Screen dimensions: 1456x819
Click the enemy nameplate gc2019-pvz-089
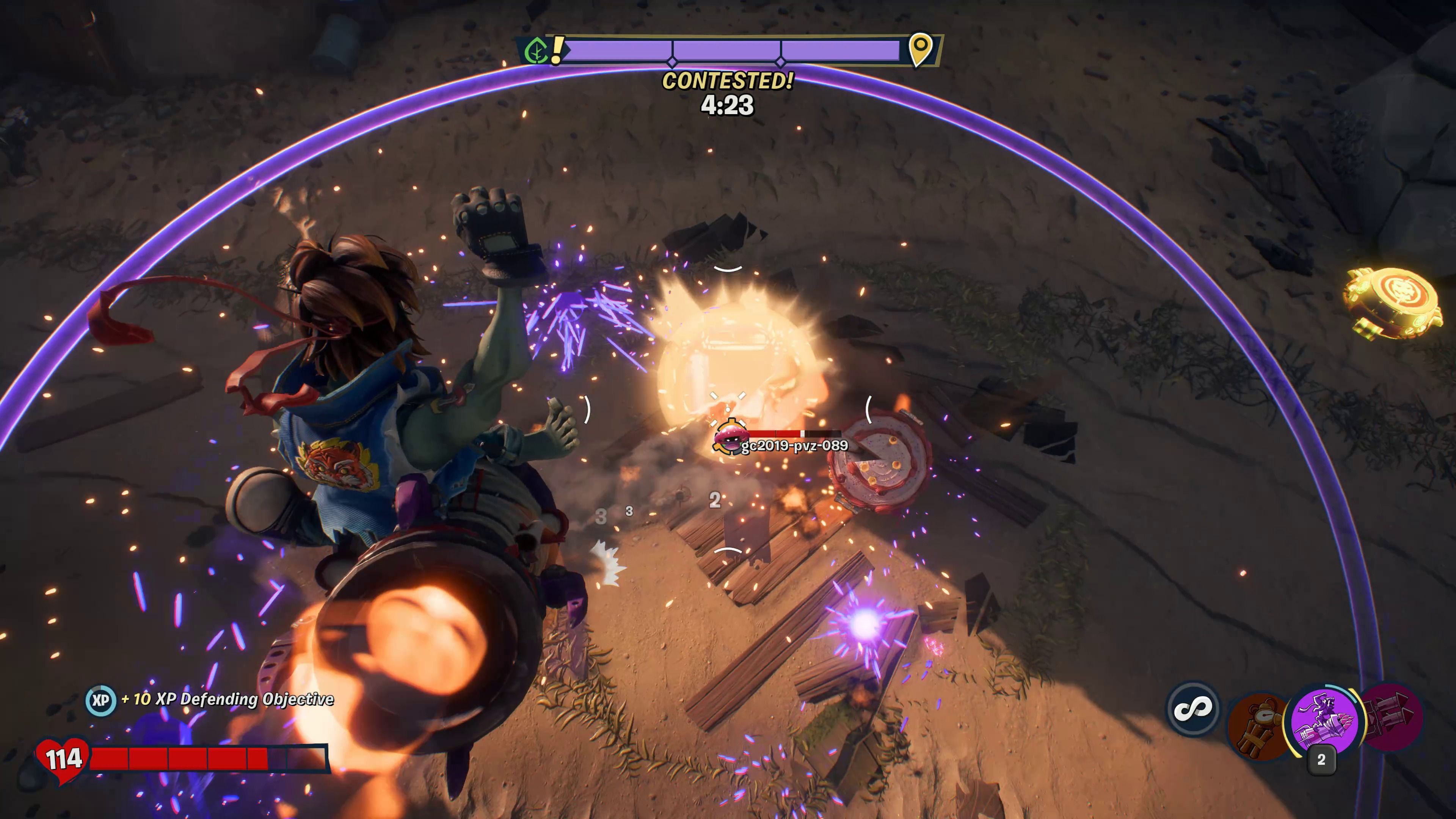(794, 446)
